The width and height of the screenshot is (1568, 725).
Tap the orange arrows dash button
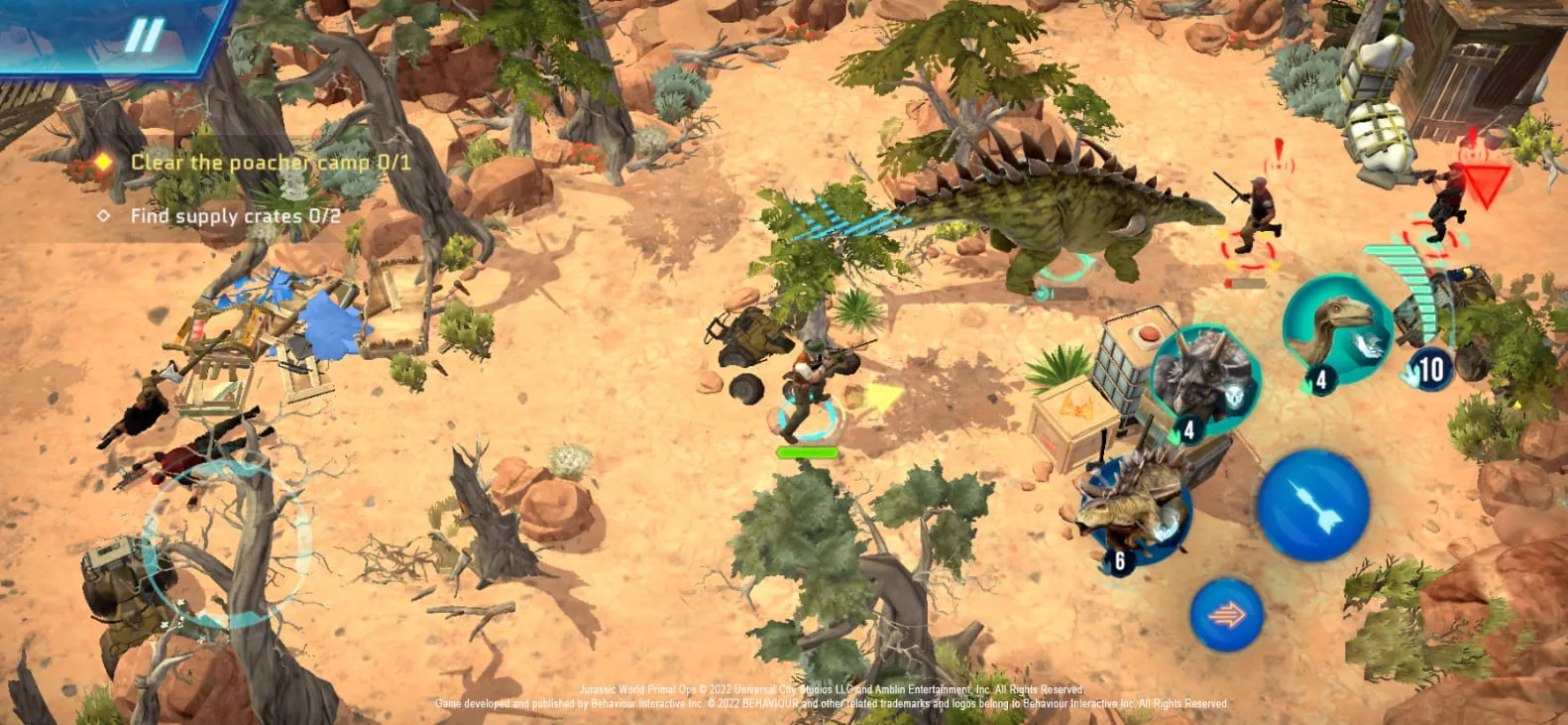point(1226,615)
